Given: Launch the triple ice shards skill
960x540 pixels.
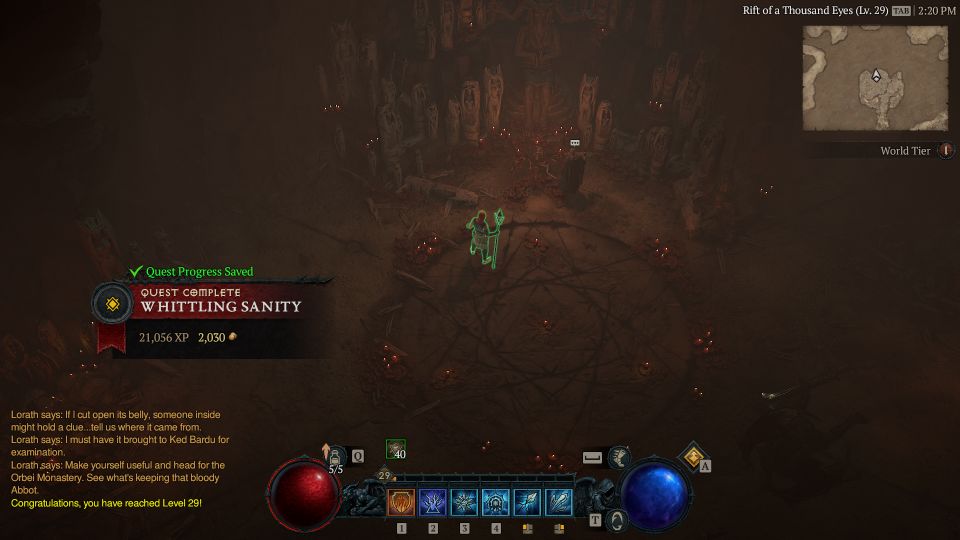Looking at the screenshot, I should pos(559,502).
